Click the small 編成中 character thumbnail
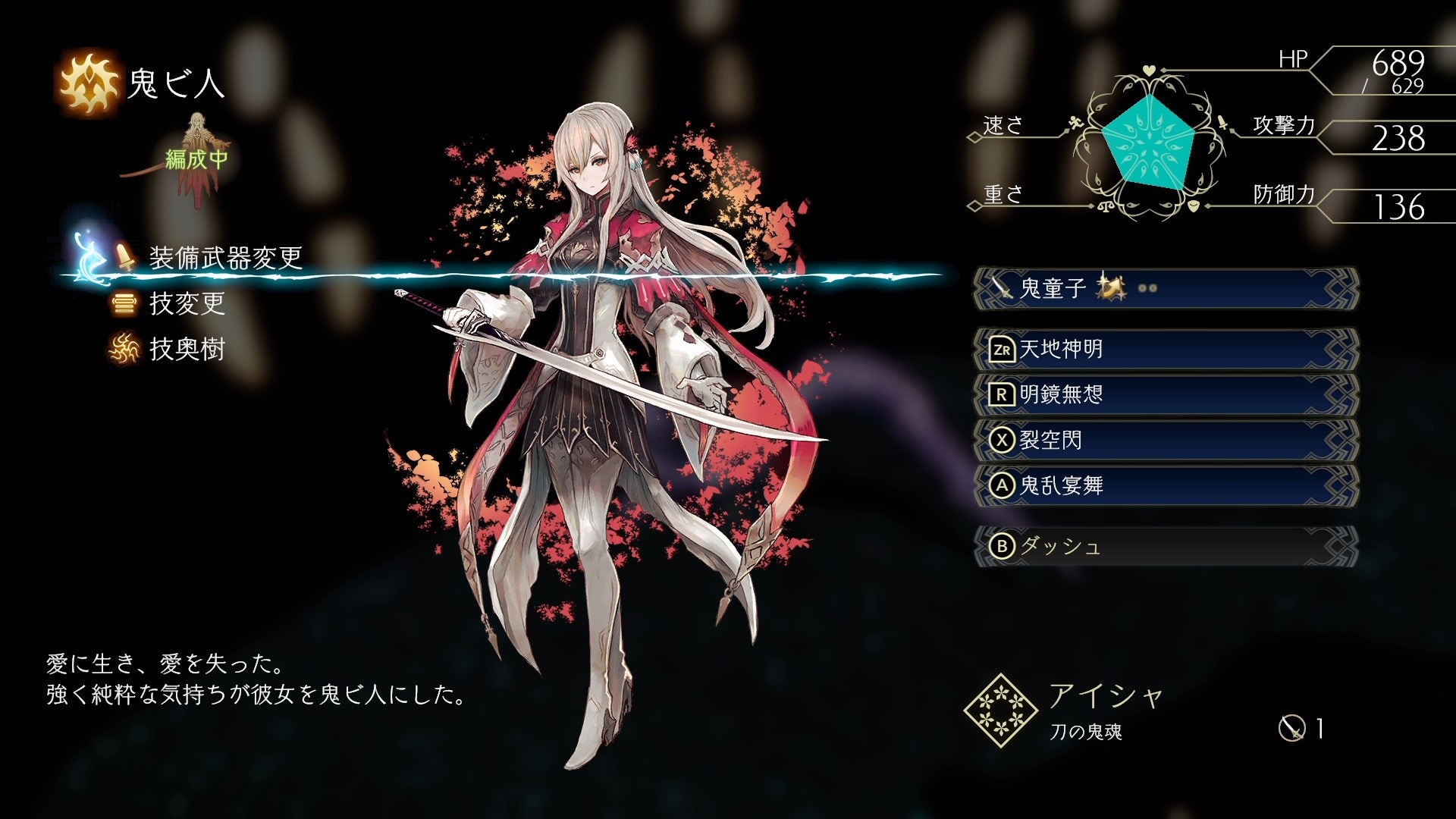The width and height of the screenshot is (1456, 819). point(197,158)
